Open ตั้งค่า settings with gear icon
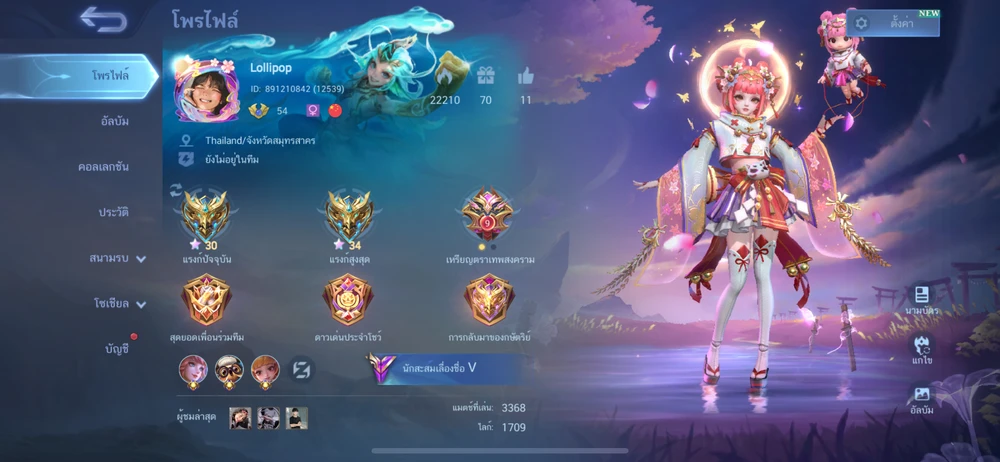The height and width of the screenshot is (462, 1000). click(x=893, y=23)
